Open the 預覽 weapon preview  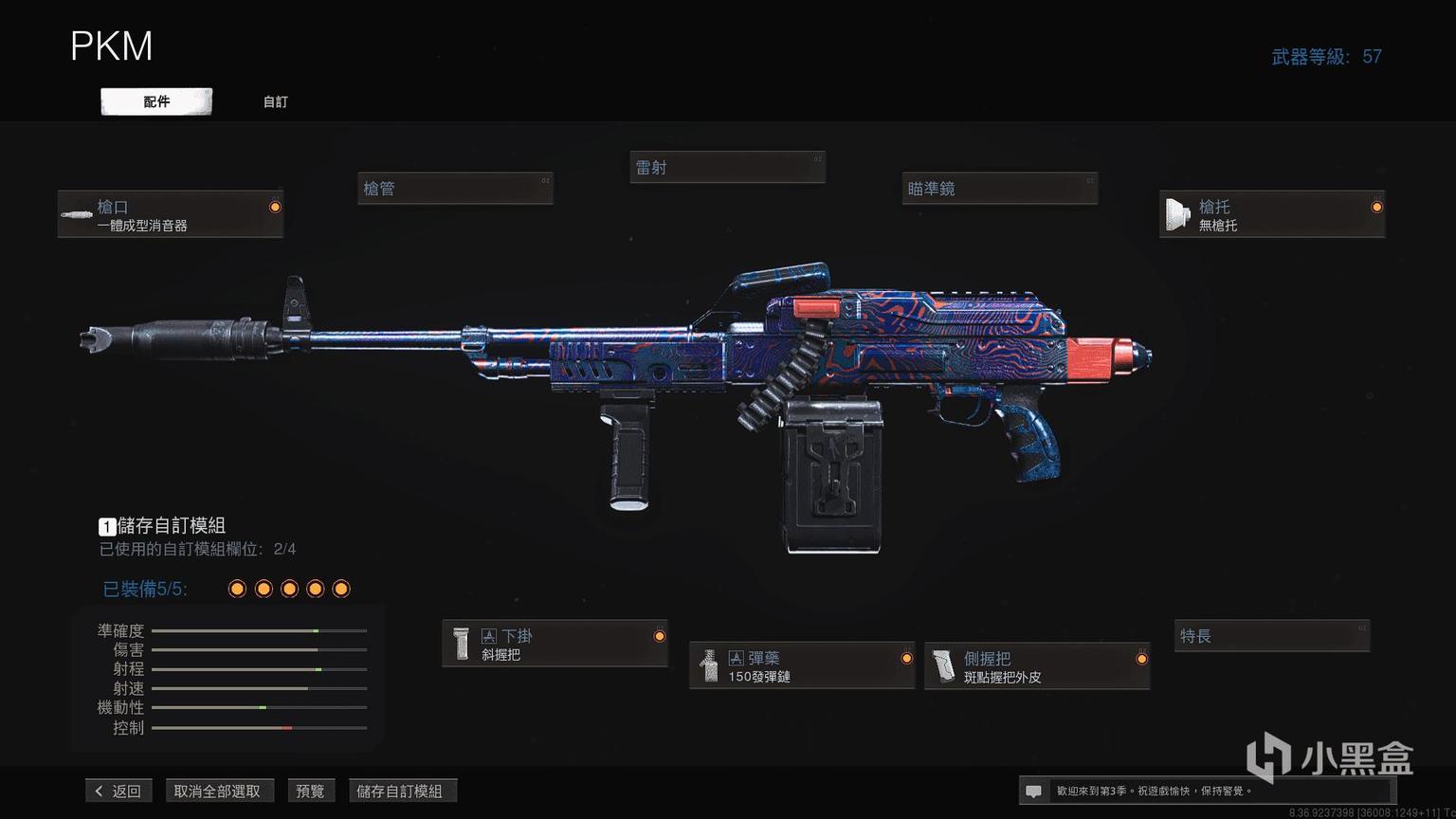pos(310,791)
